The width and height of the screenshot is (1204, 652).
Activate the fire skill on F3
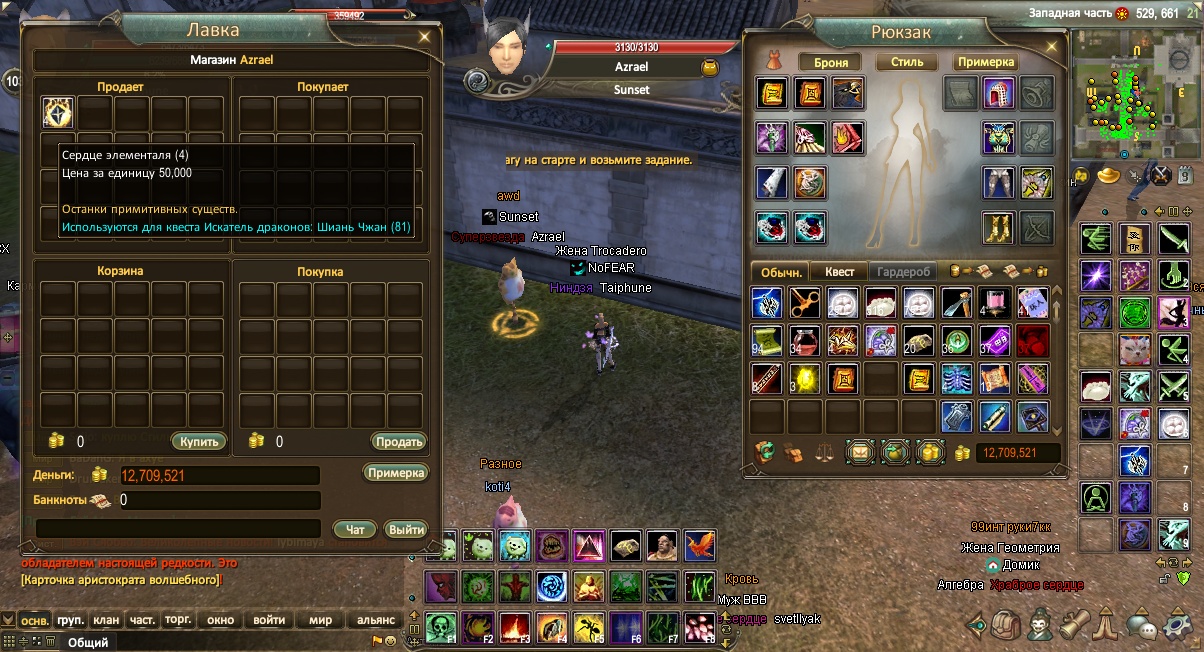(514, 626)
